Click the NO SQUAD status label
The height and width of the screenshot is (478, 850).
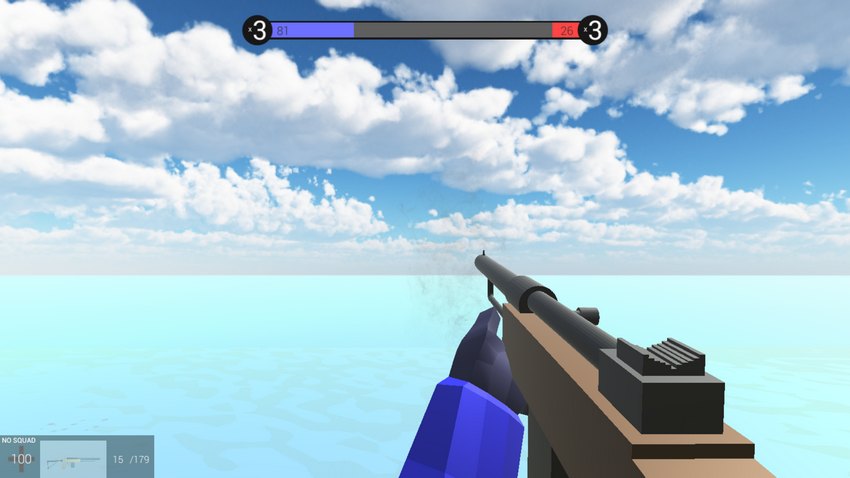pos(19,440)
